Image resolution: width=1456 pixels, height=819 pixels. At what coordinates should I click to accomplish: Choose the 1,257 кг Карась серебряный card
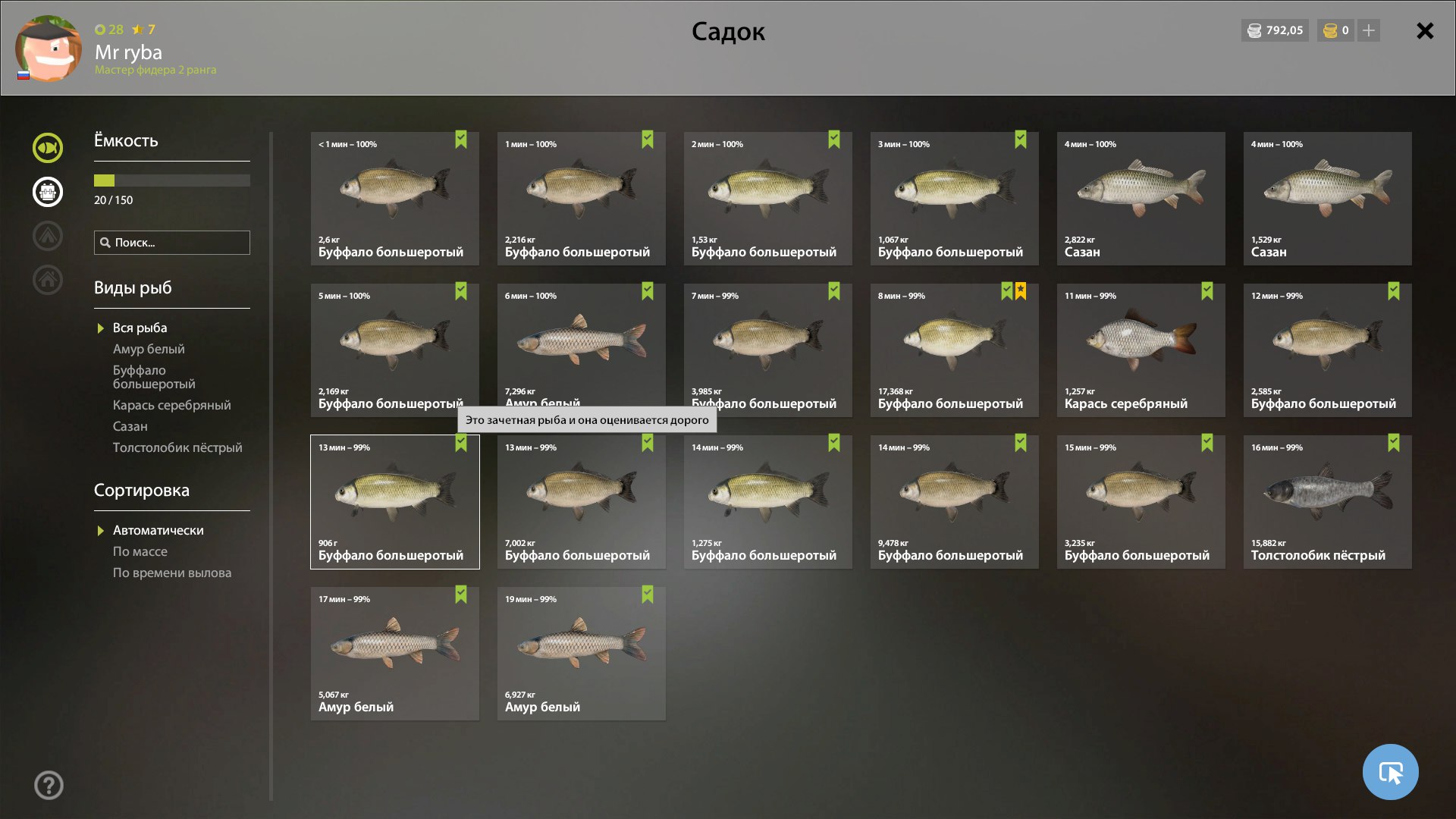[1141, 350]
